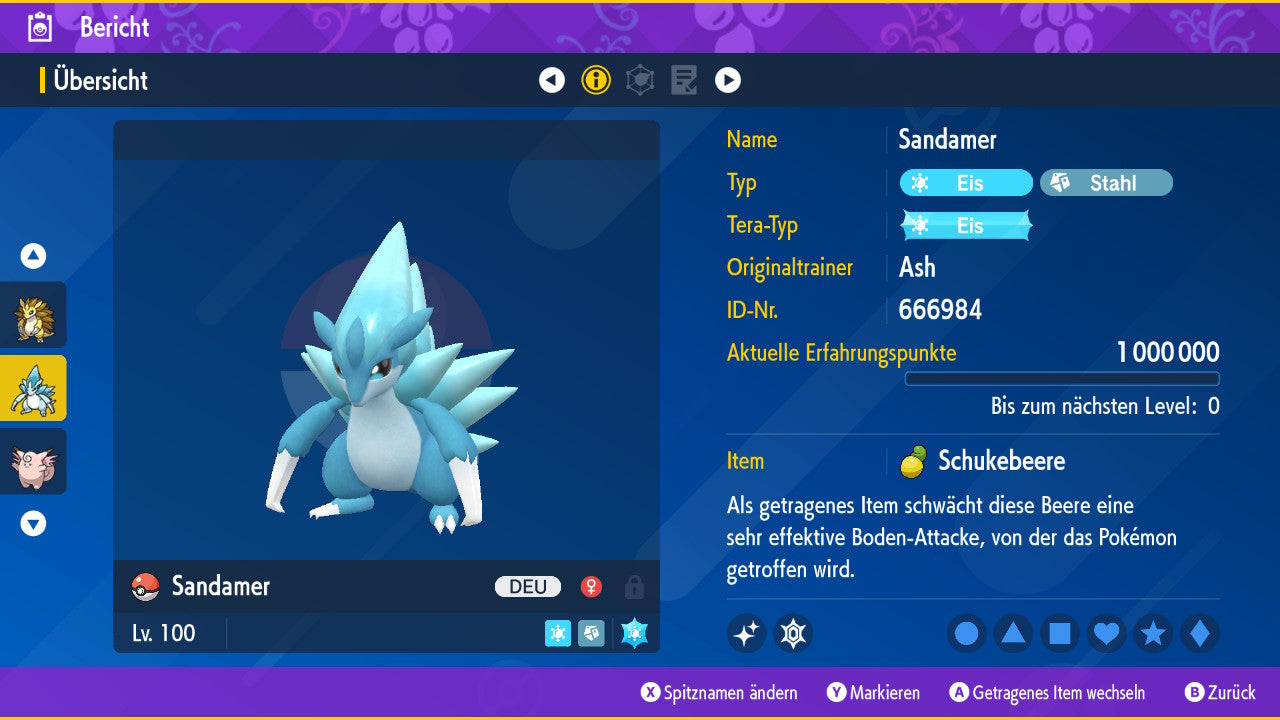The image size is (1280, 720).
Task: Toggle the triangle marking
Action: tap(1013, 634)
